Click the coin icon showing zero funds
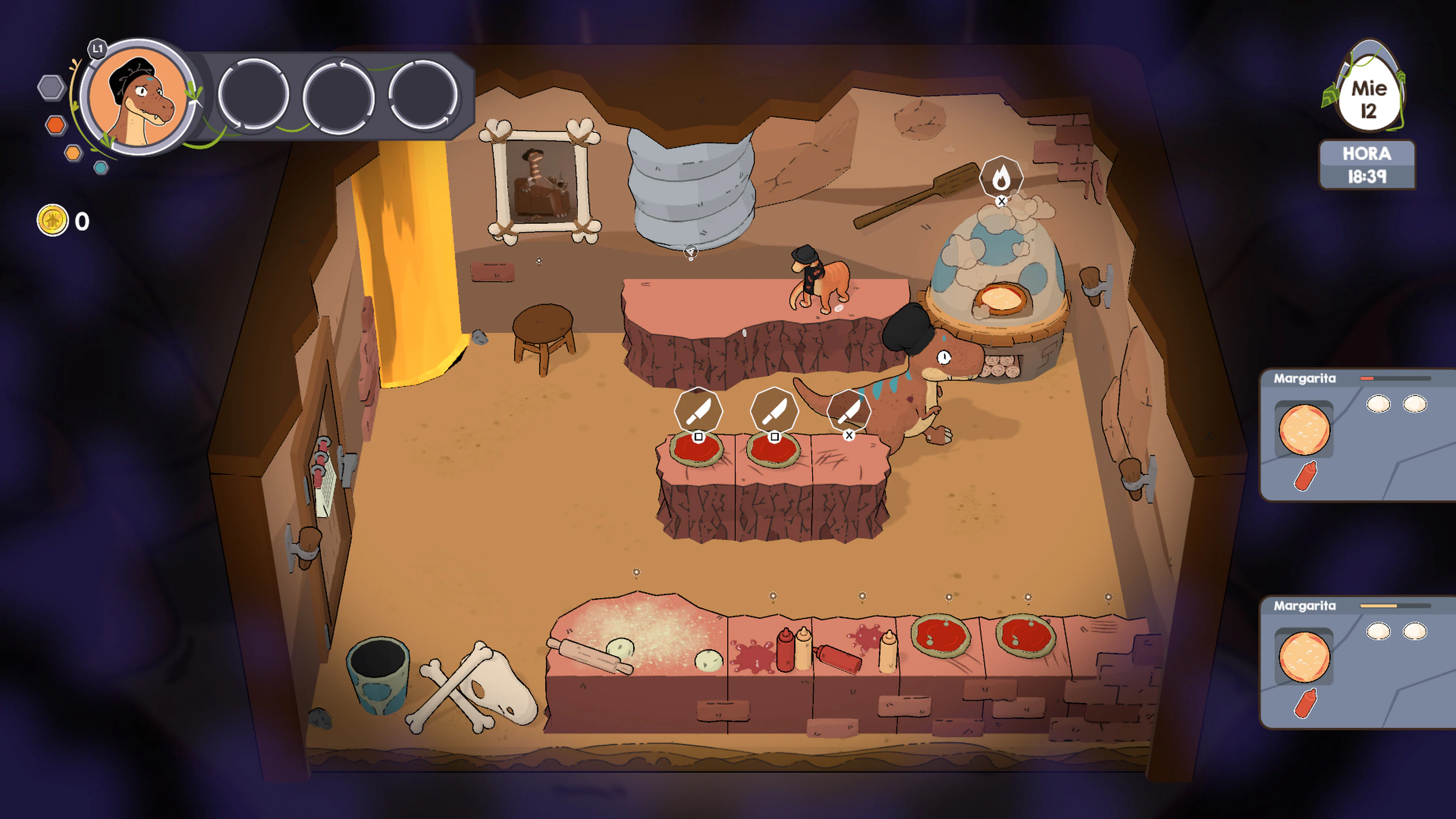Image resolution: width=1456 pixels, height=819 pixels. pyautogui.click(x=52, y=220)
